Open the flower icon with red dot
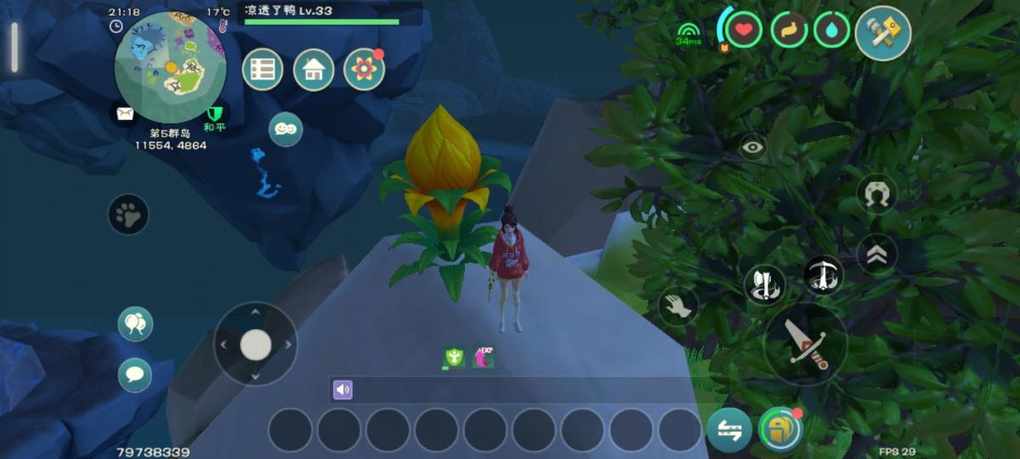 click(364, 70)
